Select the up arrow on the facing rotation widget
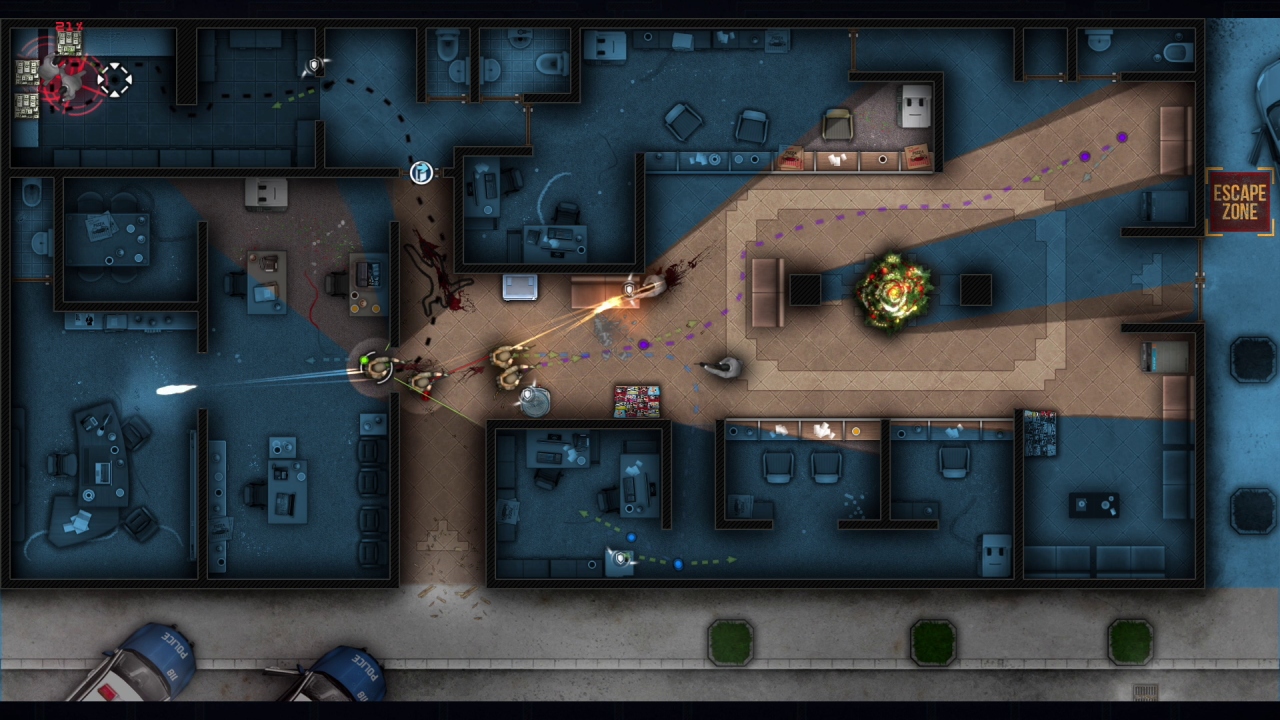The height and width of the screenshot is (720, 1280). click(115, 64)
